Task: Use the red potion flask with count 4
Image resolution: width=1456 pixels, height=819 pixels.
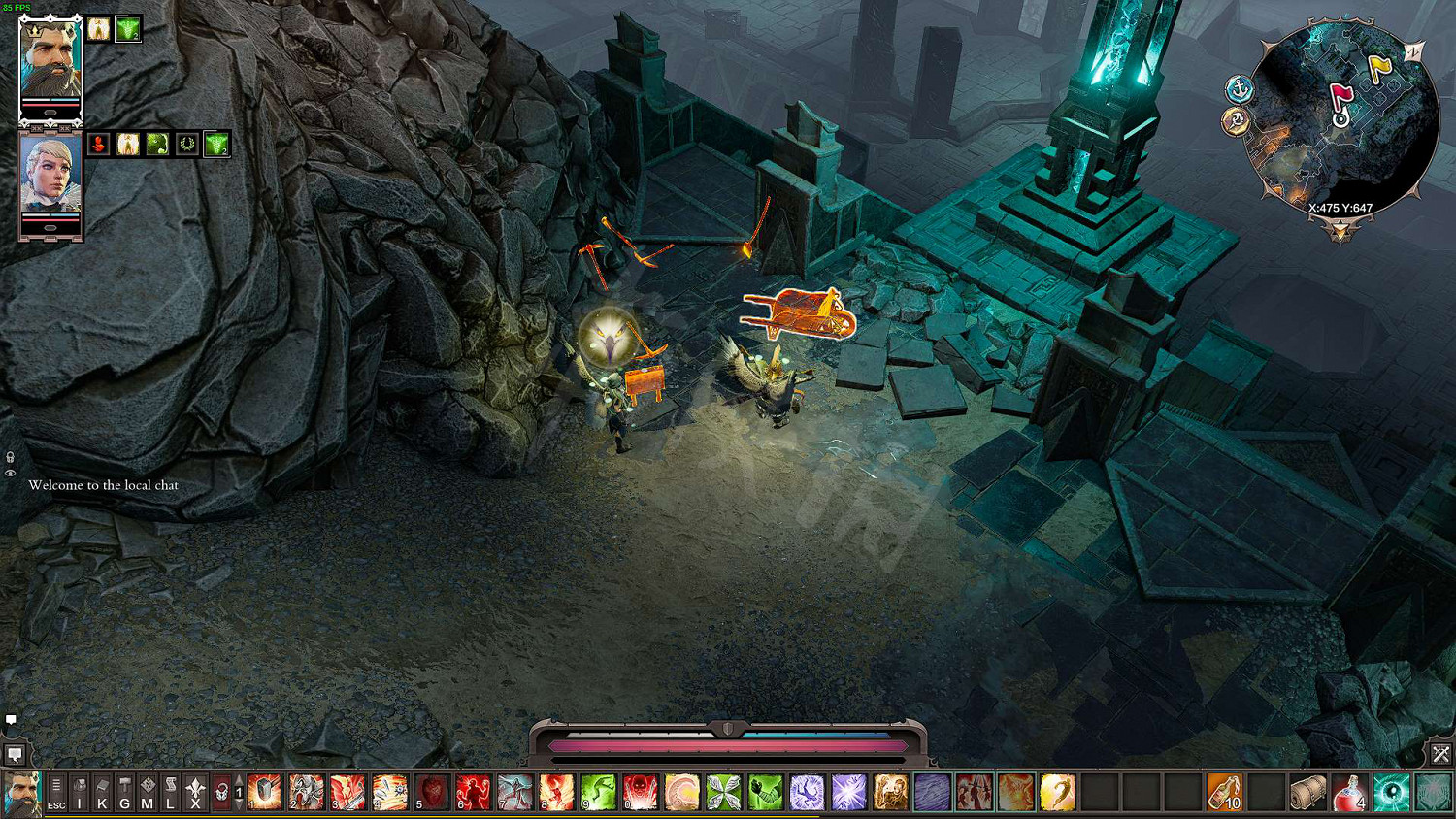Action: coord(1349,792)
